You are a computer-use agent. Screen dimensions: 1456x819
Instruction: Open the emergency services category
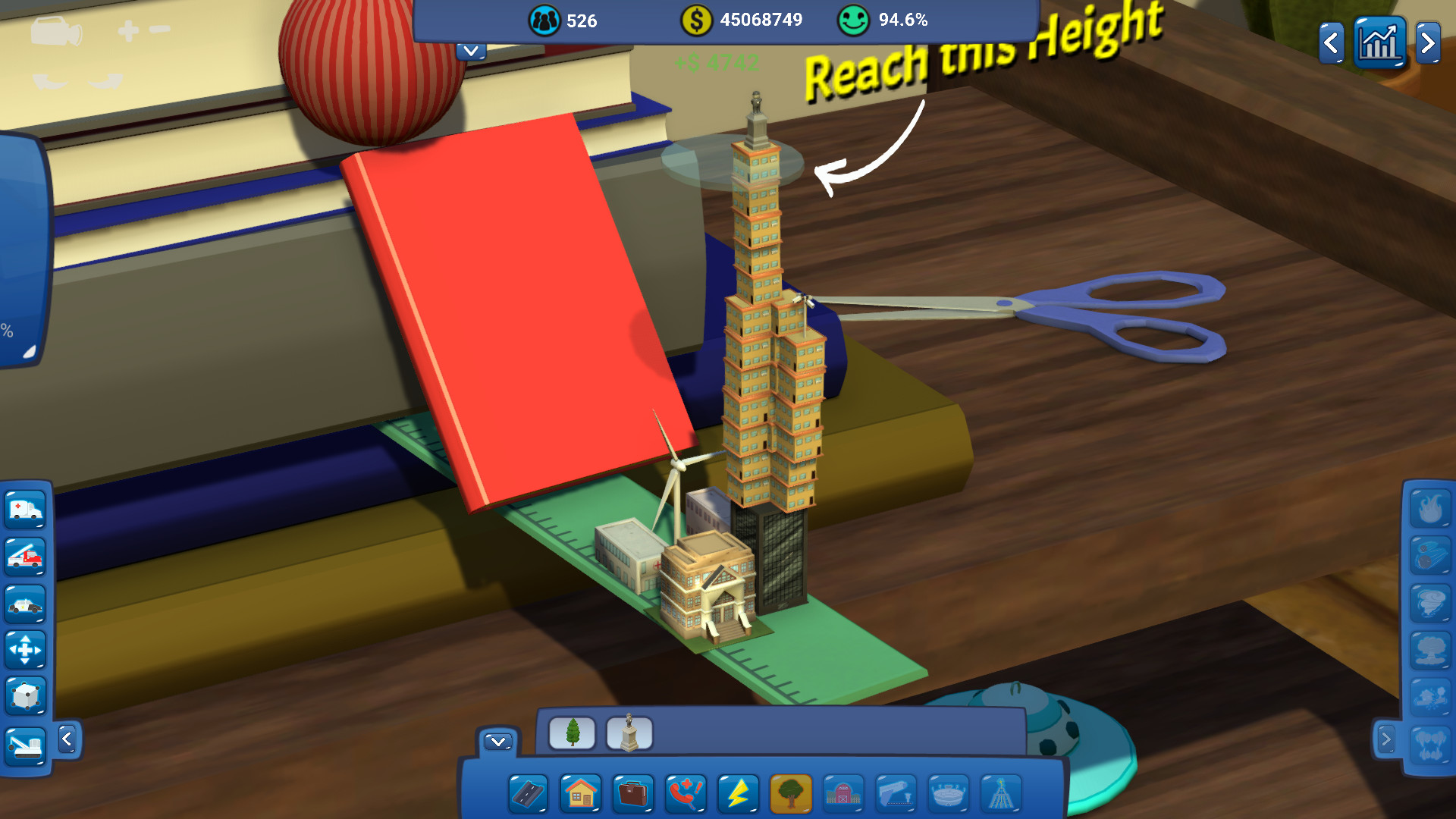click(x=685, y=794)
